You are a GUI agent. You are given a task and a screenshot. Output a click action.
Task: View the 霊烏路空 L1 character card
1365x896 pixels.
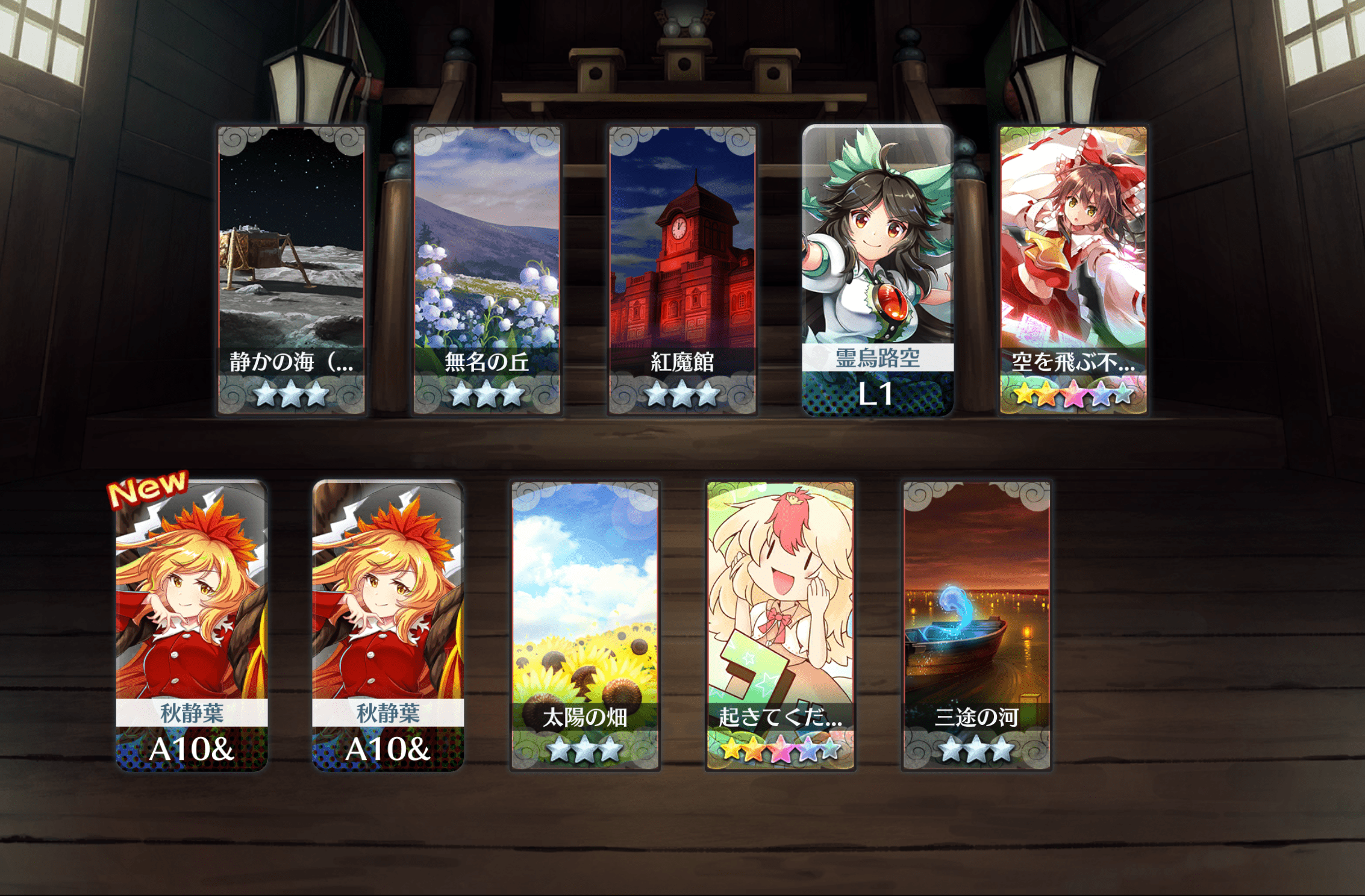click(x=878, y=270)
